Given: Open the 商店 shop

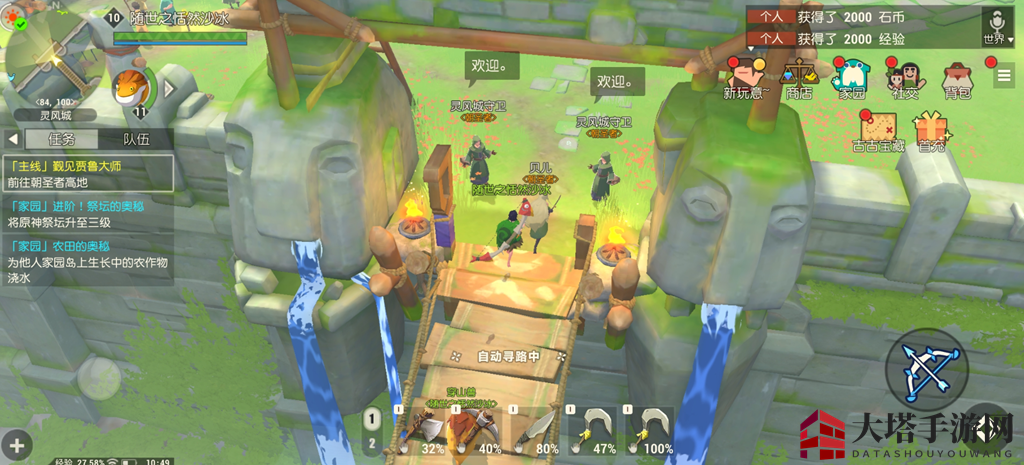Looking at the screenshot, I should click(798, 76).
